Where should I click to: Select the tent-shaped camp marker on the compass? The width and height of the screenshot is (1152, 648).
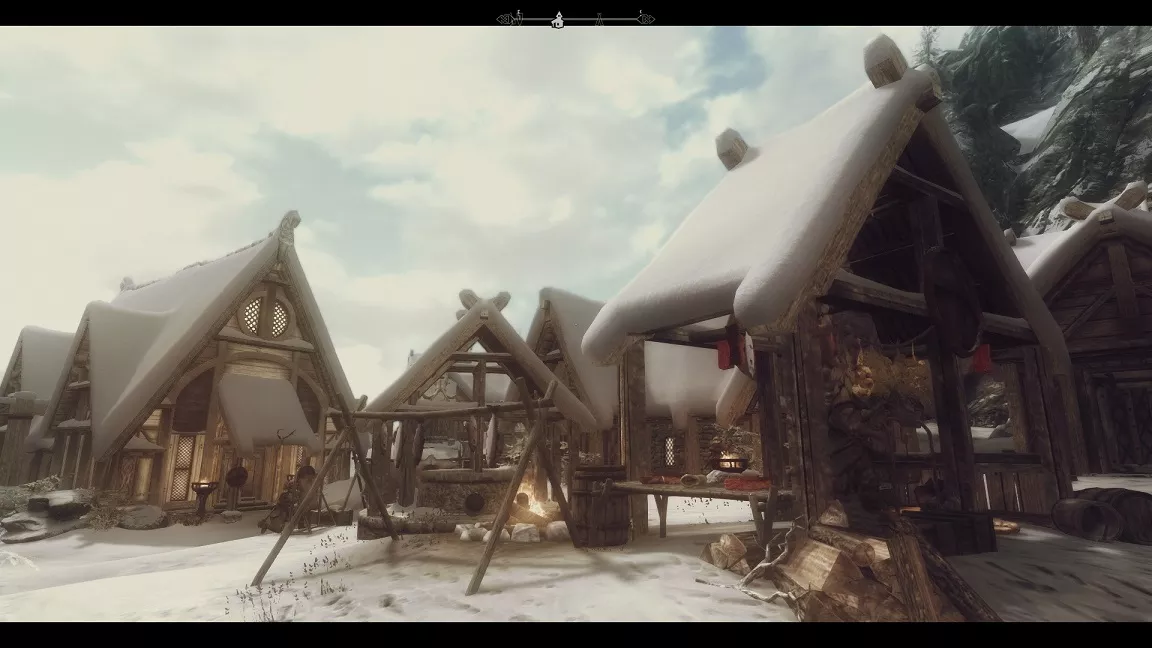coord(599,19)
